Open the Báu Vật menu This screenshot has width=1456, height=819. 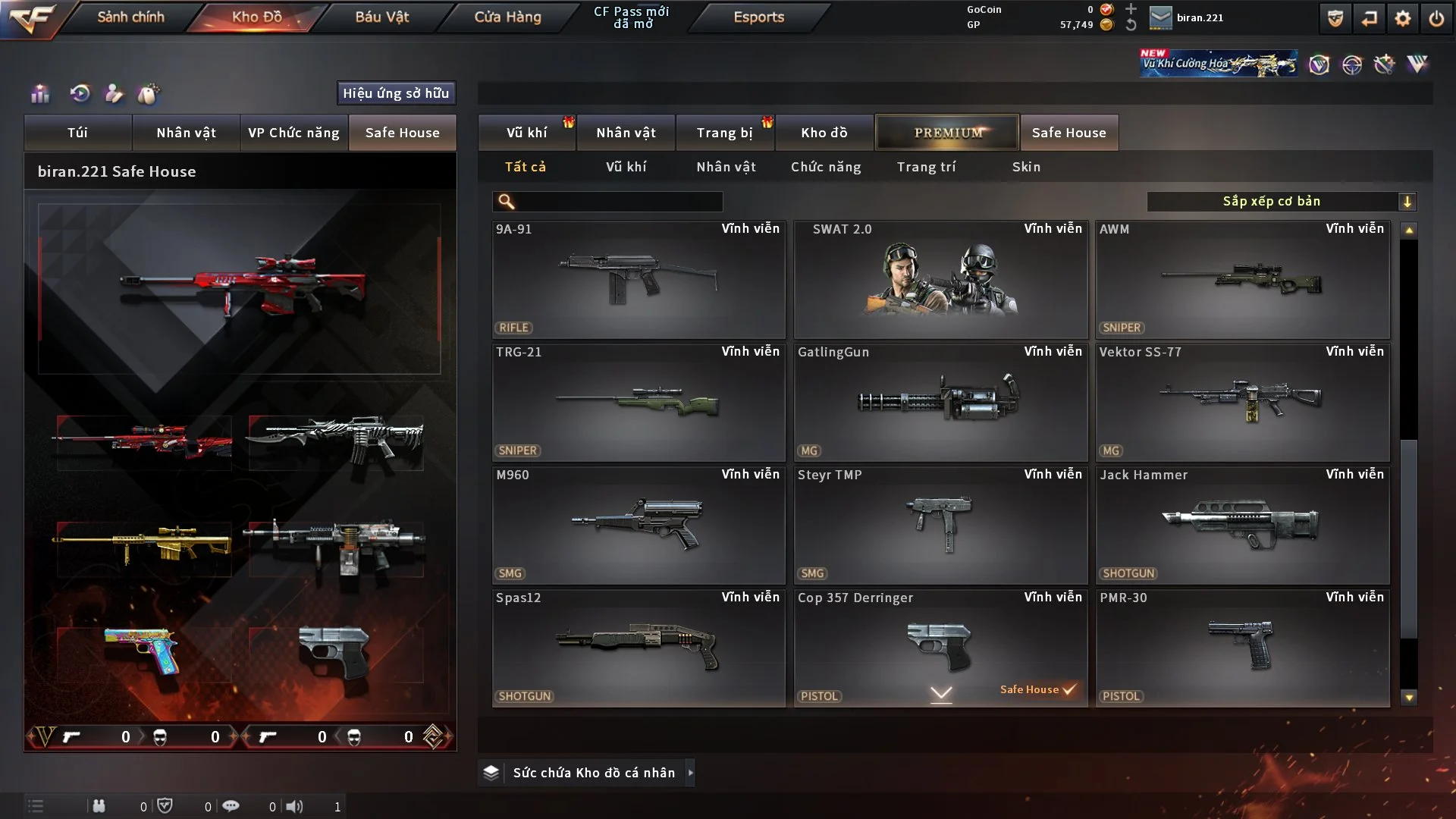tap(381, 17)
